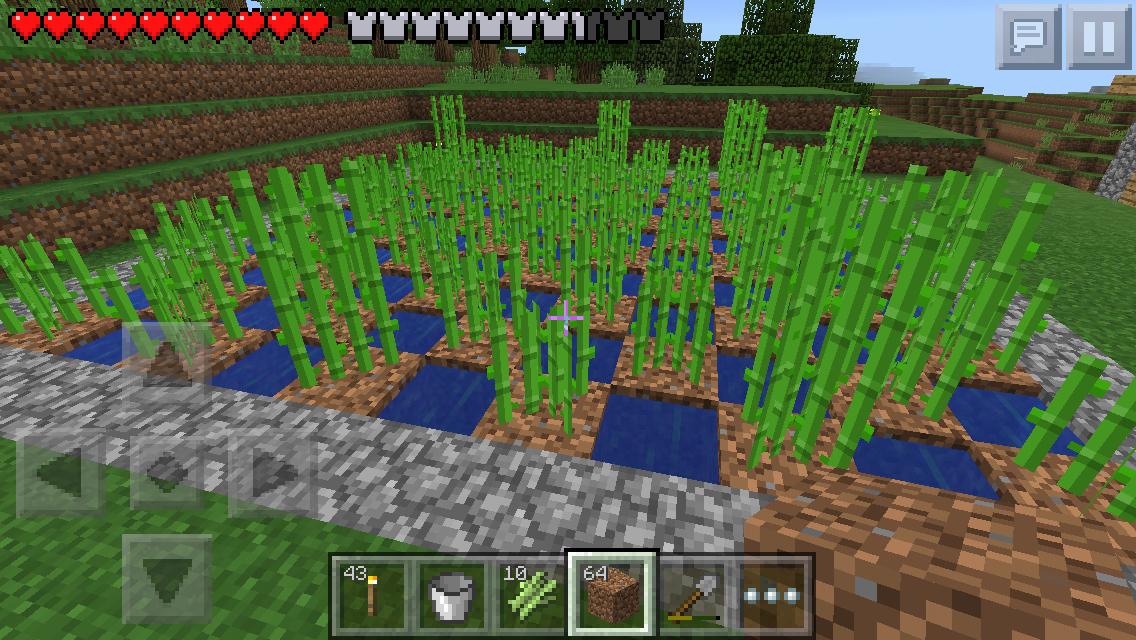Select the dirt block hotbar slot

click(611, 594)
